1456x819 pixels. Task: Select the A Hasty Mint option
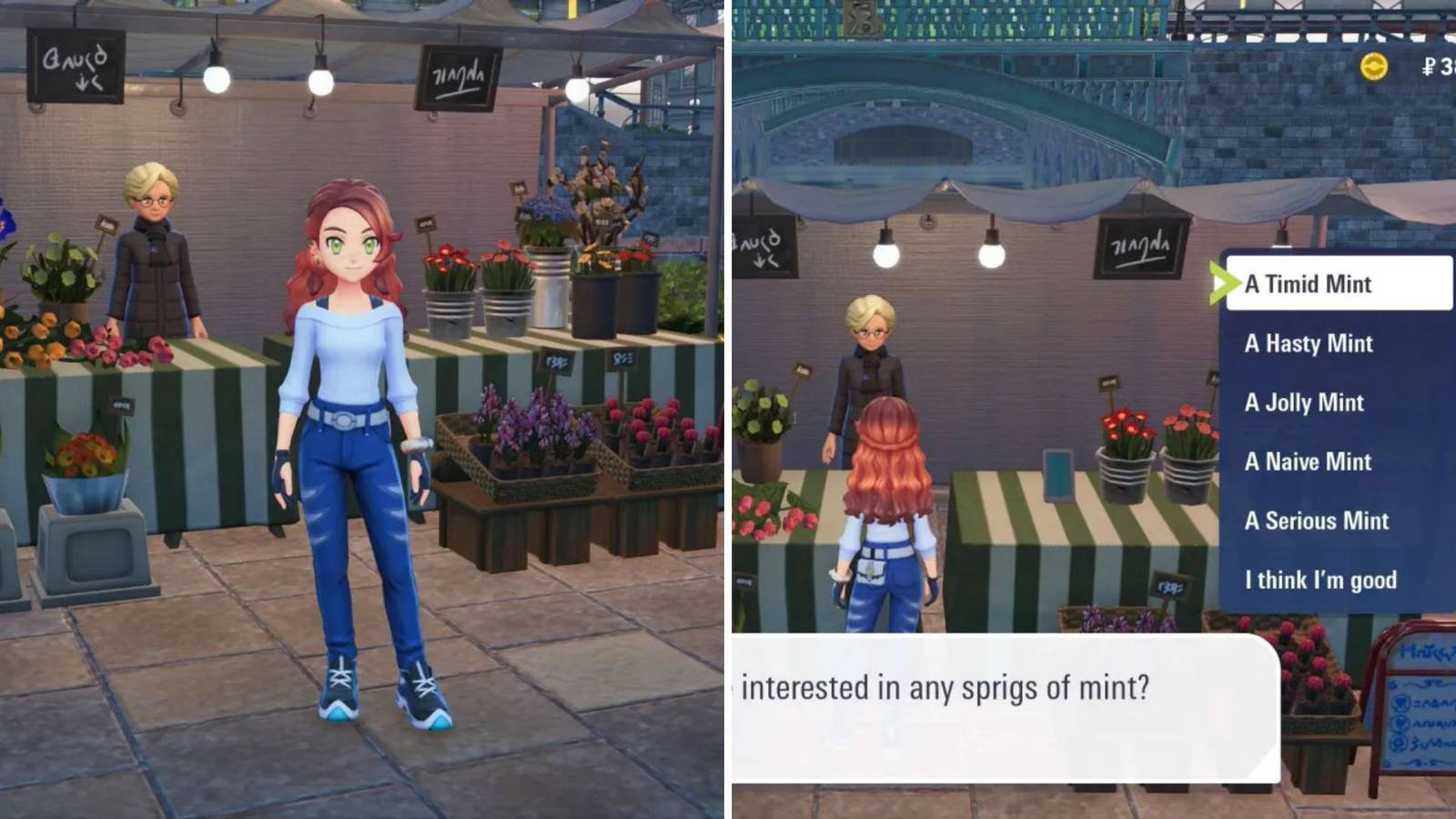coord(1308,344)
